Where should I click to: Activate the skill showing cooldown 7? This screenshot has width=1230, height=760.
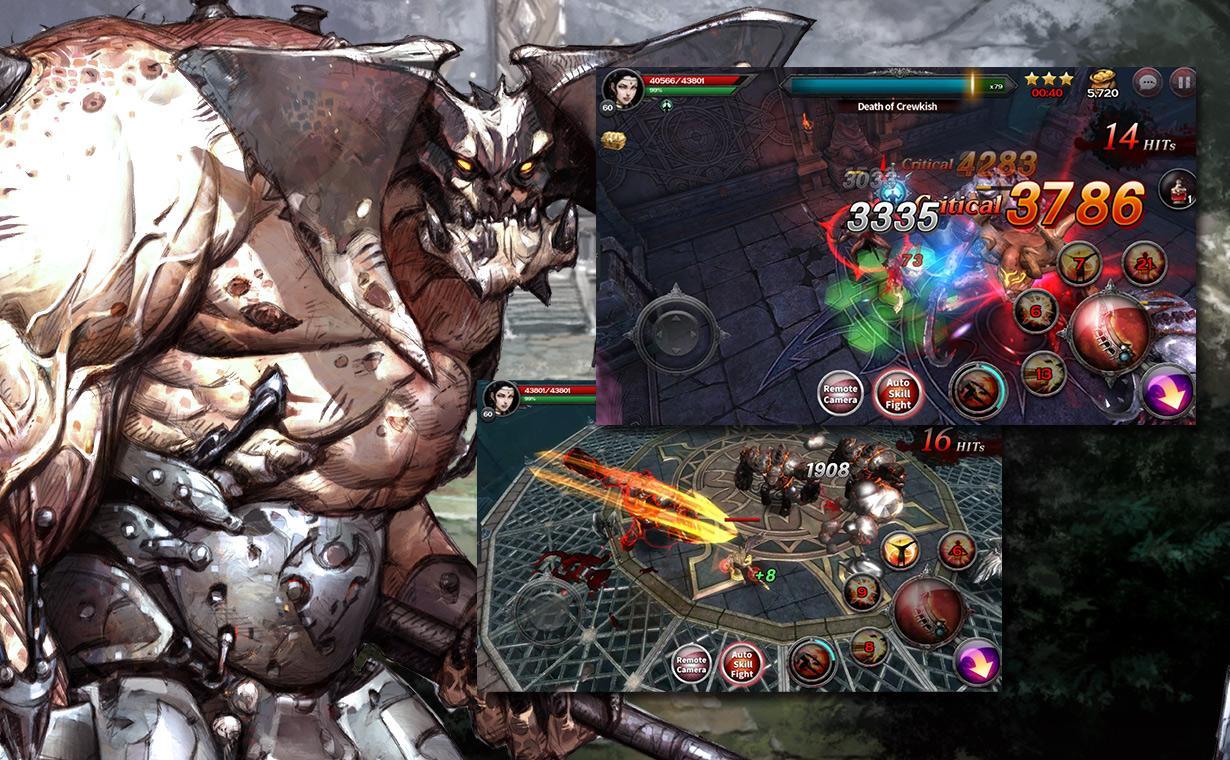tap(1080, 264)
